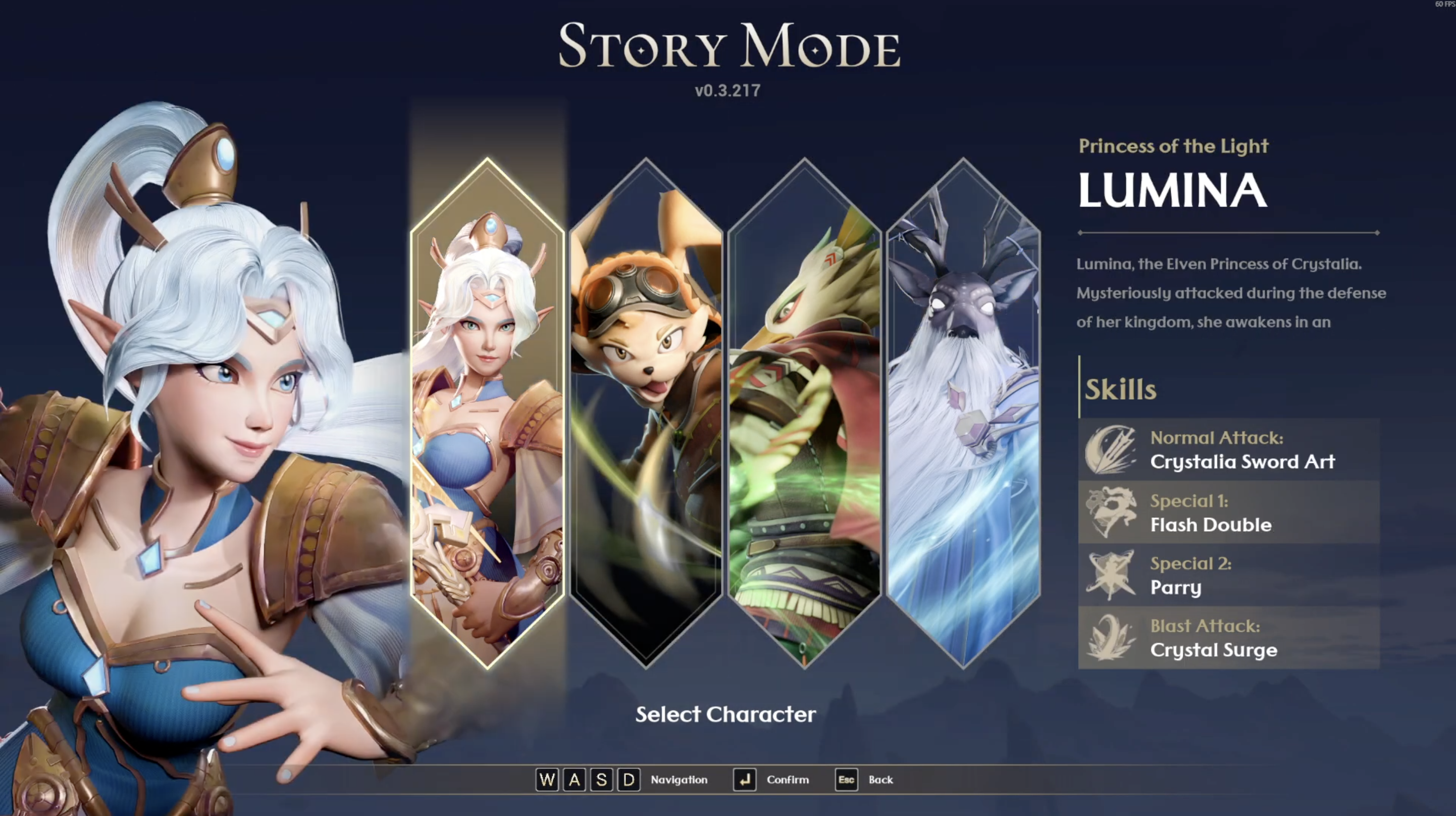Click Confirm to lock in character

click(771, 780)
